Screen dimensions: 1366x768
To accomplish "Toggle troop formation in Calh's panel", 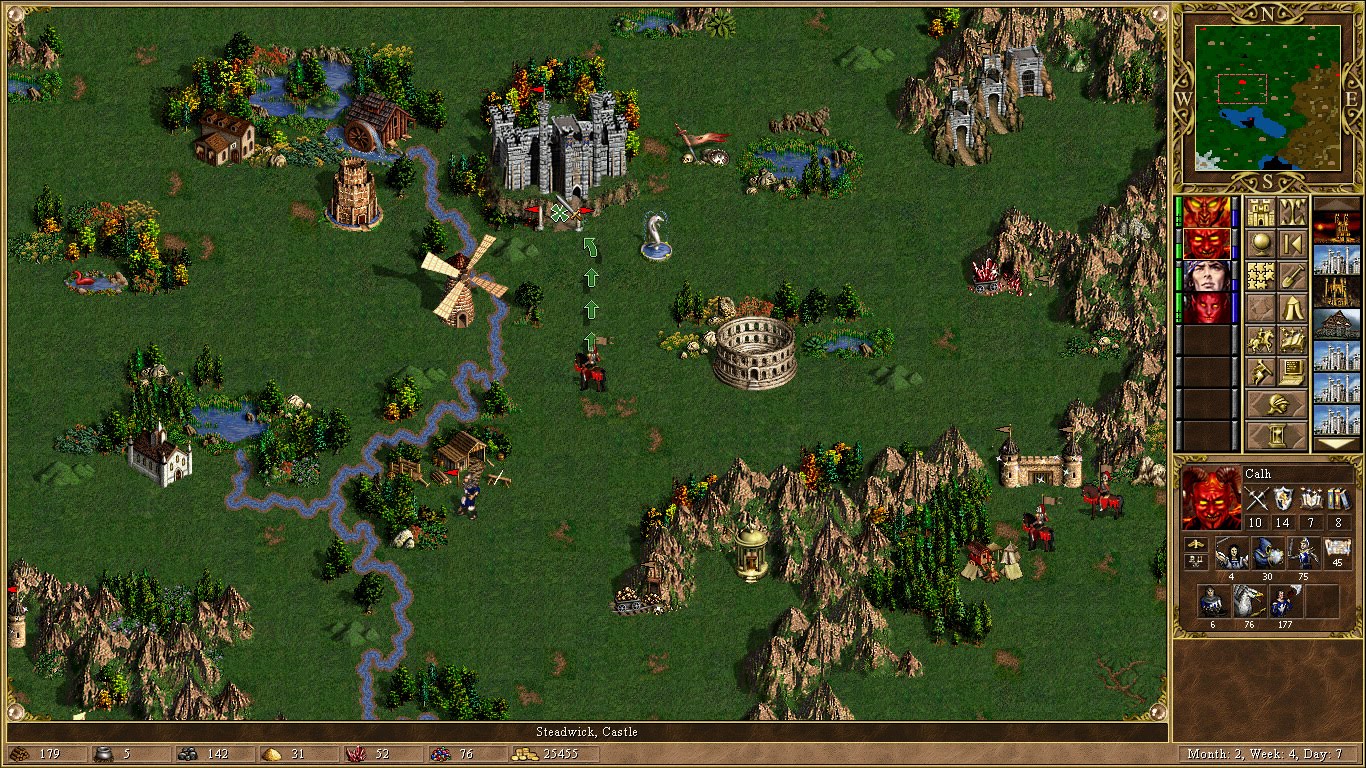I will [1196, 546].
